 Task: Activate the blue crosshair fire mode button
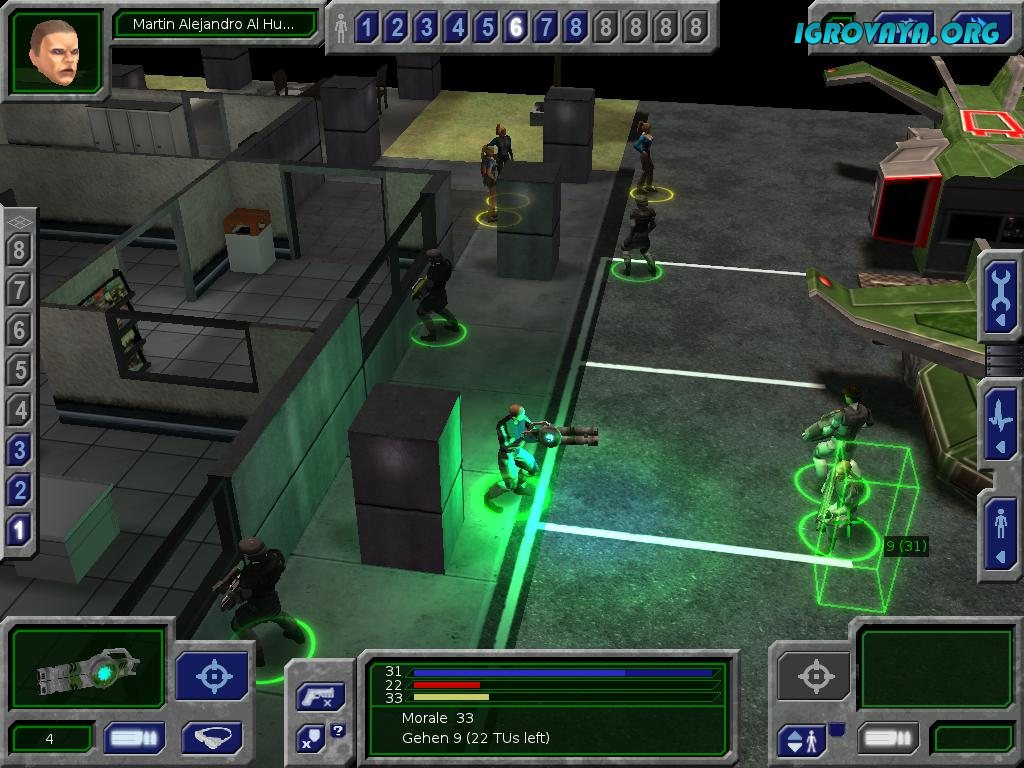click(x=212, y=676)
